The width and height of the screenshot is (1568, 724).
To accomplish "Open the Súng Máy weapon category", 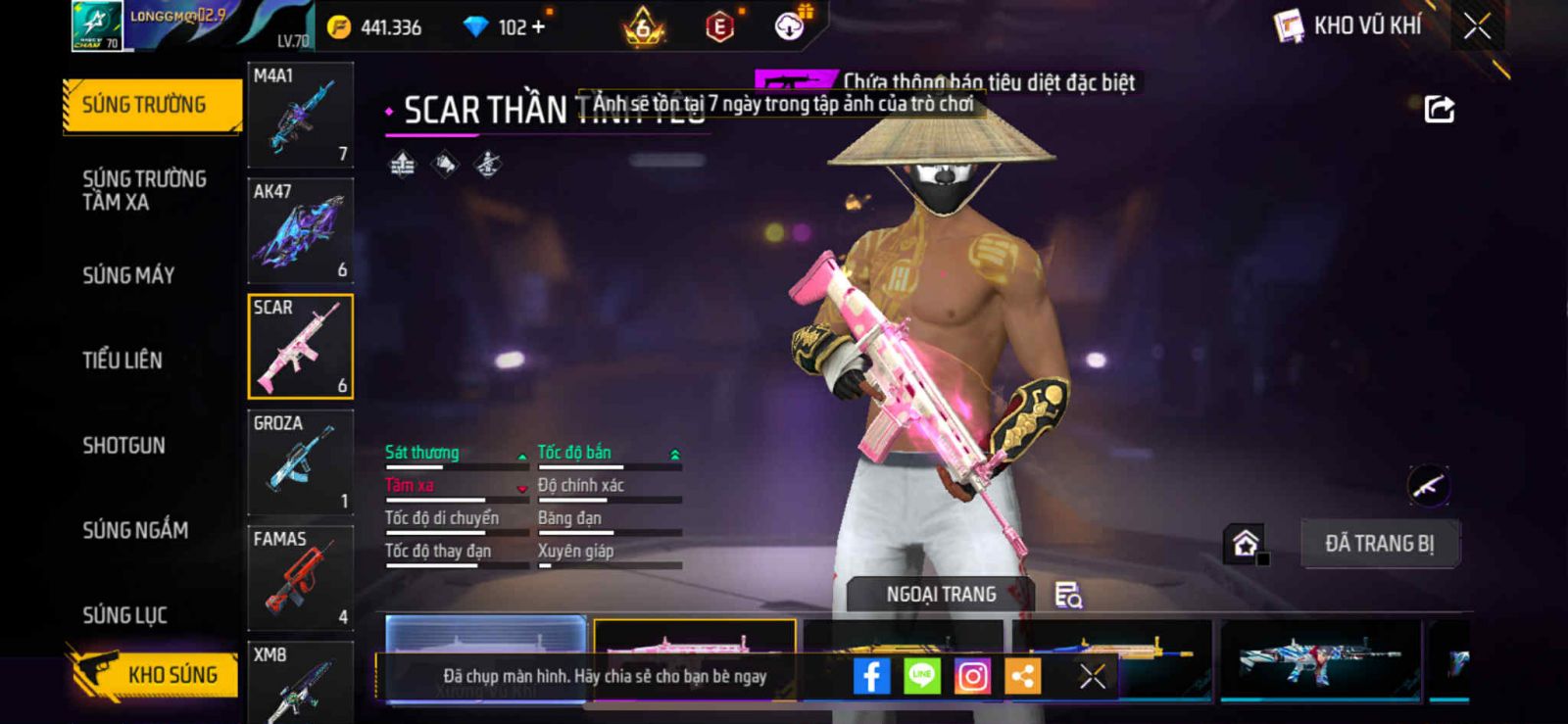I will tap(128, 275).
